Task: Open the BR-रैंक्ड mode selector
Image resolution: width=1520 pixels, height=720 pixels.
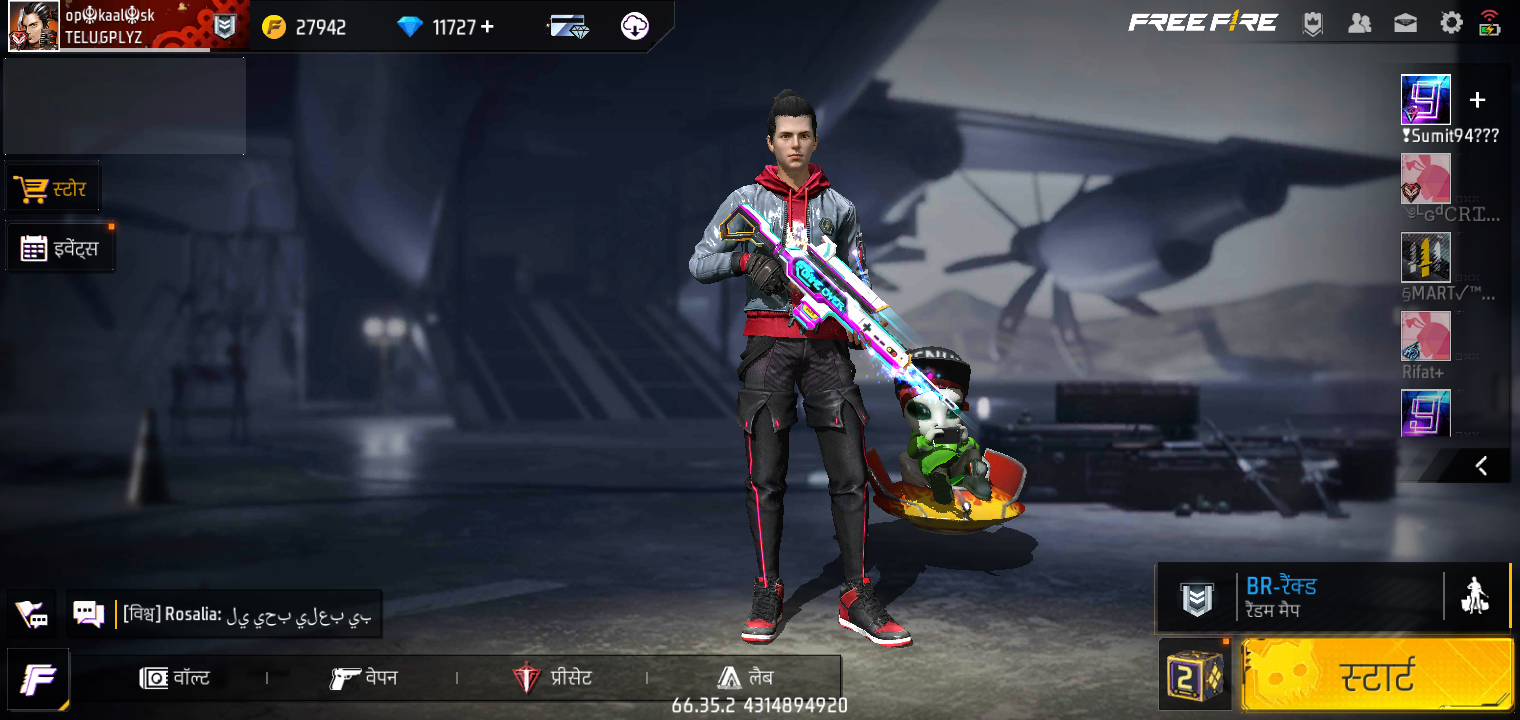Action: (x=1300, y=597)
